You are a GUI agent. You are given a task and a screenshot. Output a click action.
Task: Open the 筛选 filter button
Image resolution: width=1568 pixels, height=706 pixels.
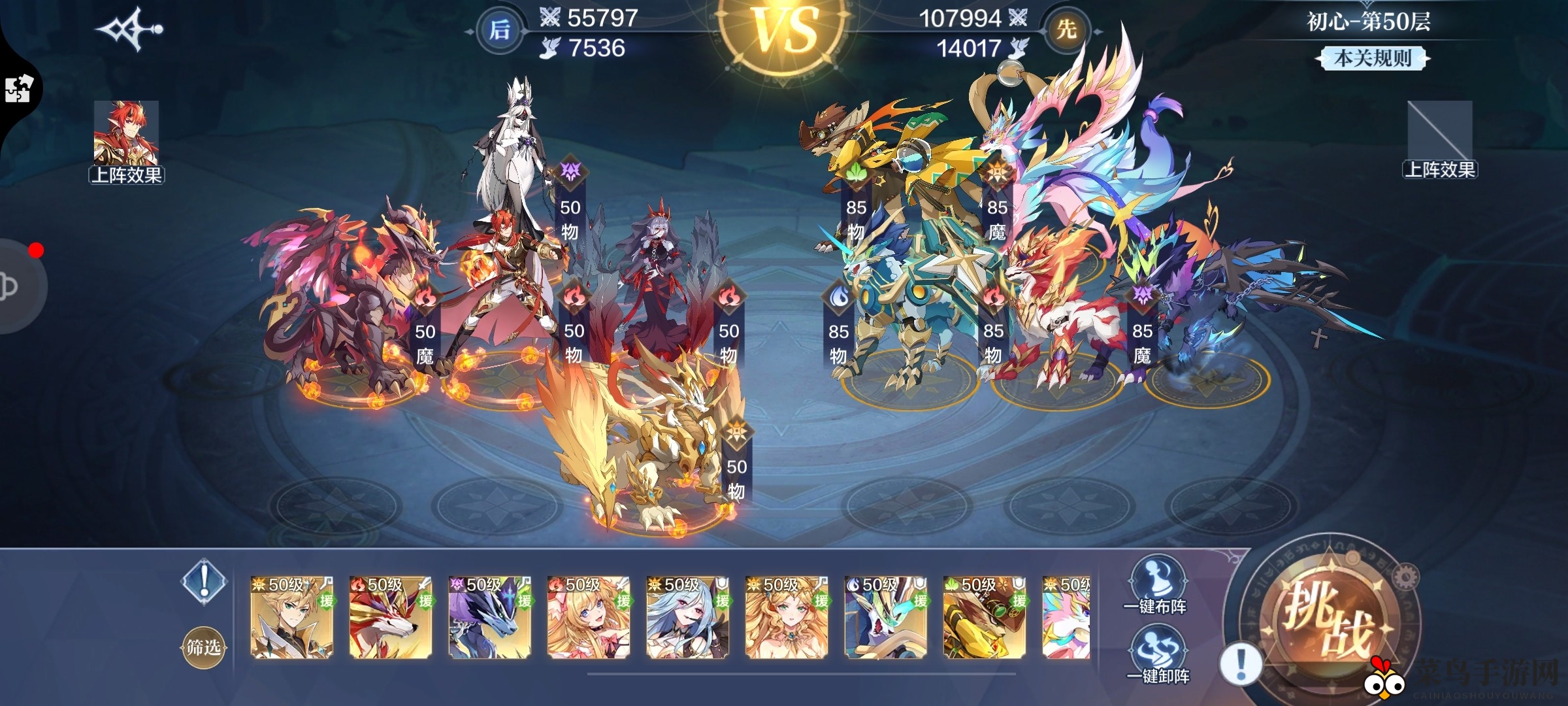coord(203,647)
